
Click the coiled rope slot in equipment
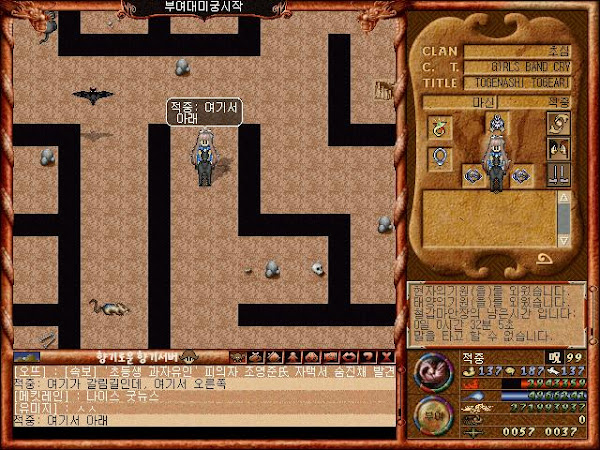[x=558, y=124]
